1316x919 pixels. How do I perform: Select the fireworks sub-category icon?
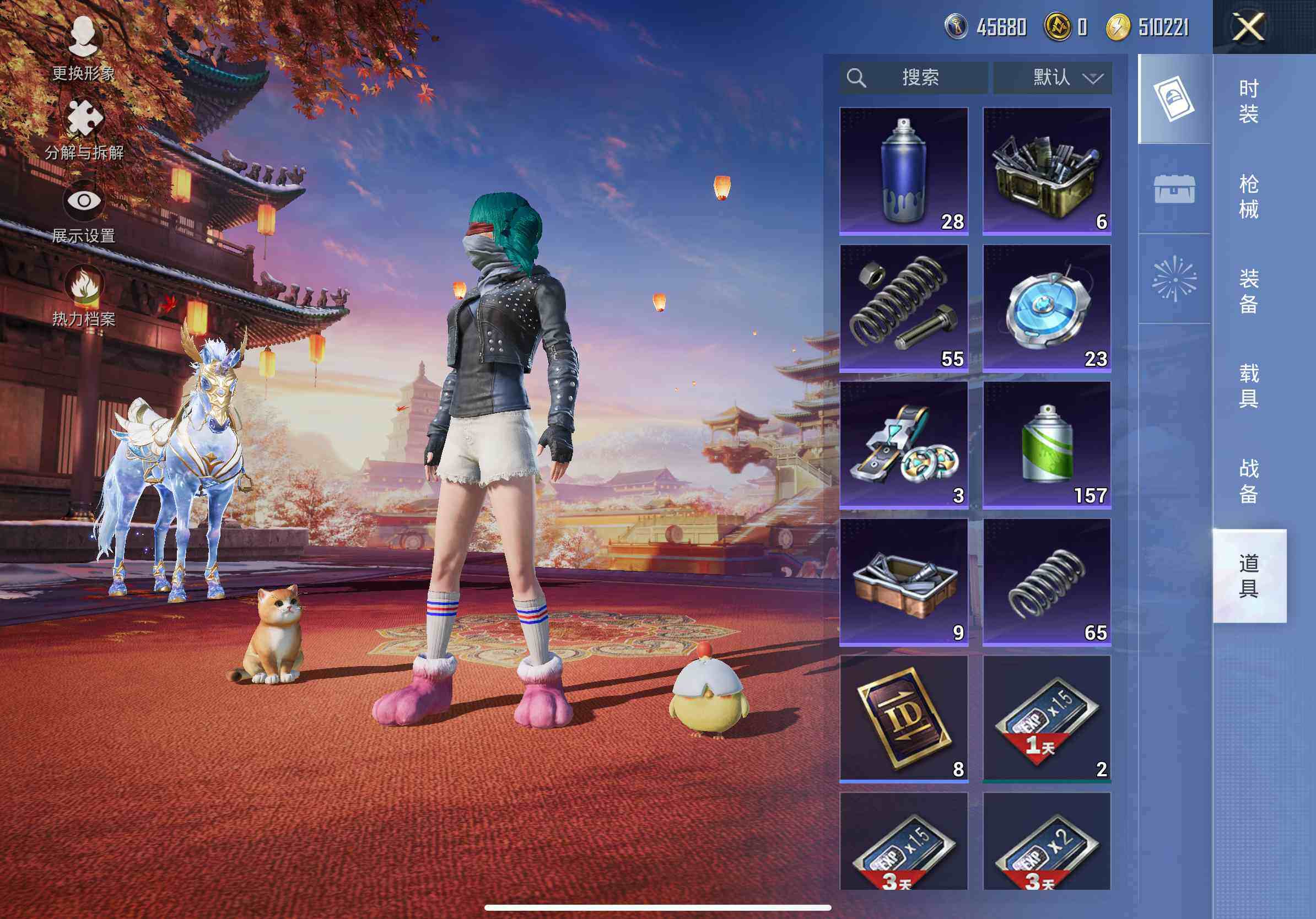(1174, 279)
